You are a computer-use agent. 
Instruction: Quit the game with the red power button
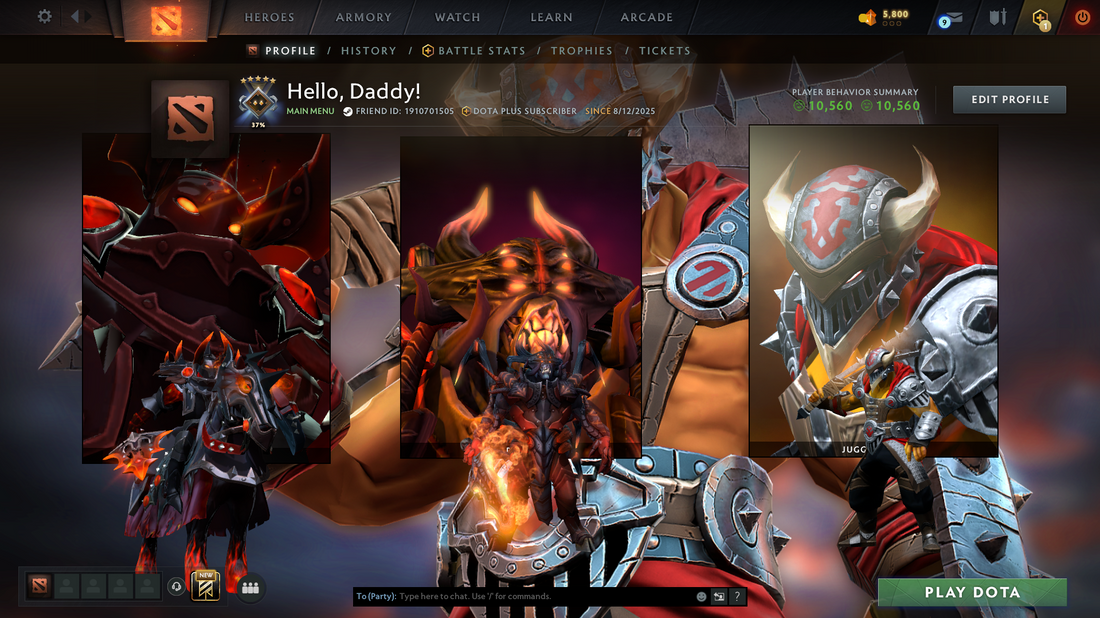[x=1082, y=17]
